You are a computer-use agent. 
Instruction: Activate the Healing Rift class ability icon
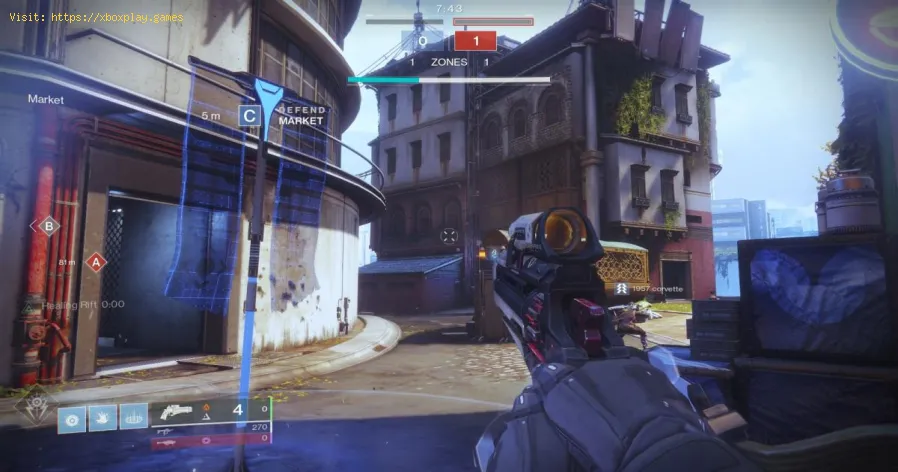[133, 417]
